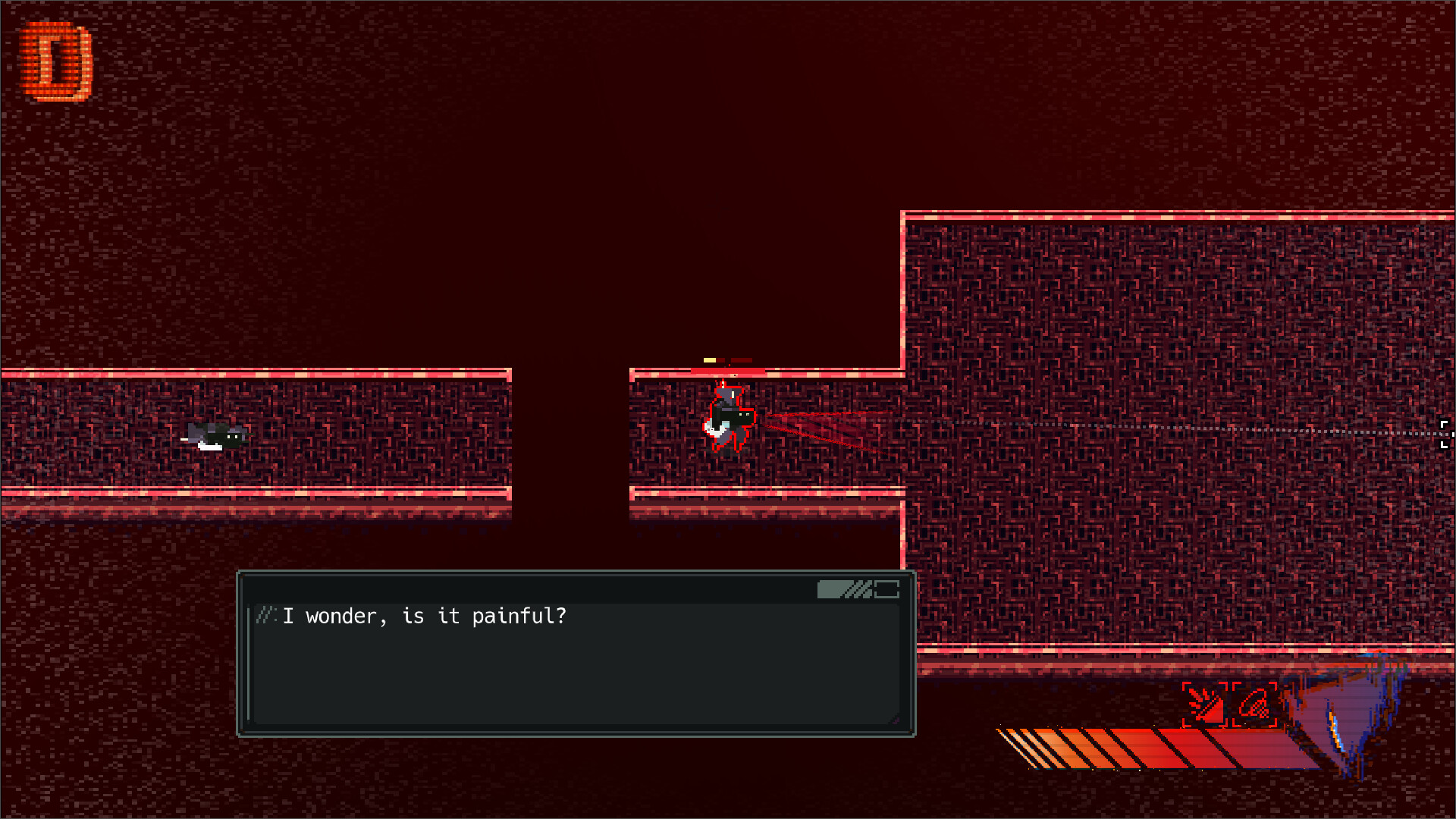Select the enemy creature on the left platform
Viewport: 1456px width, 819px height.
[214, 435]
